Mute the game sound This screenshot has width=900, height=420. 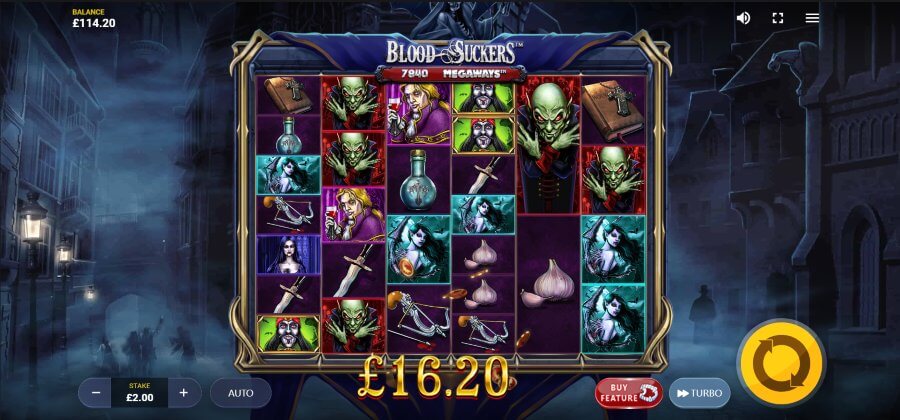tap(743, 18)
